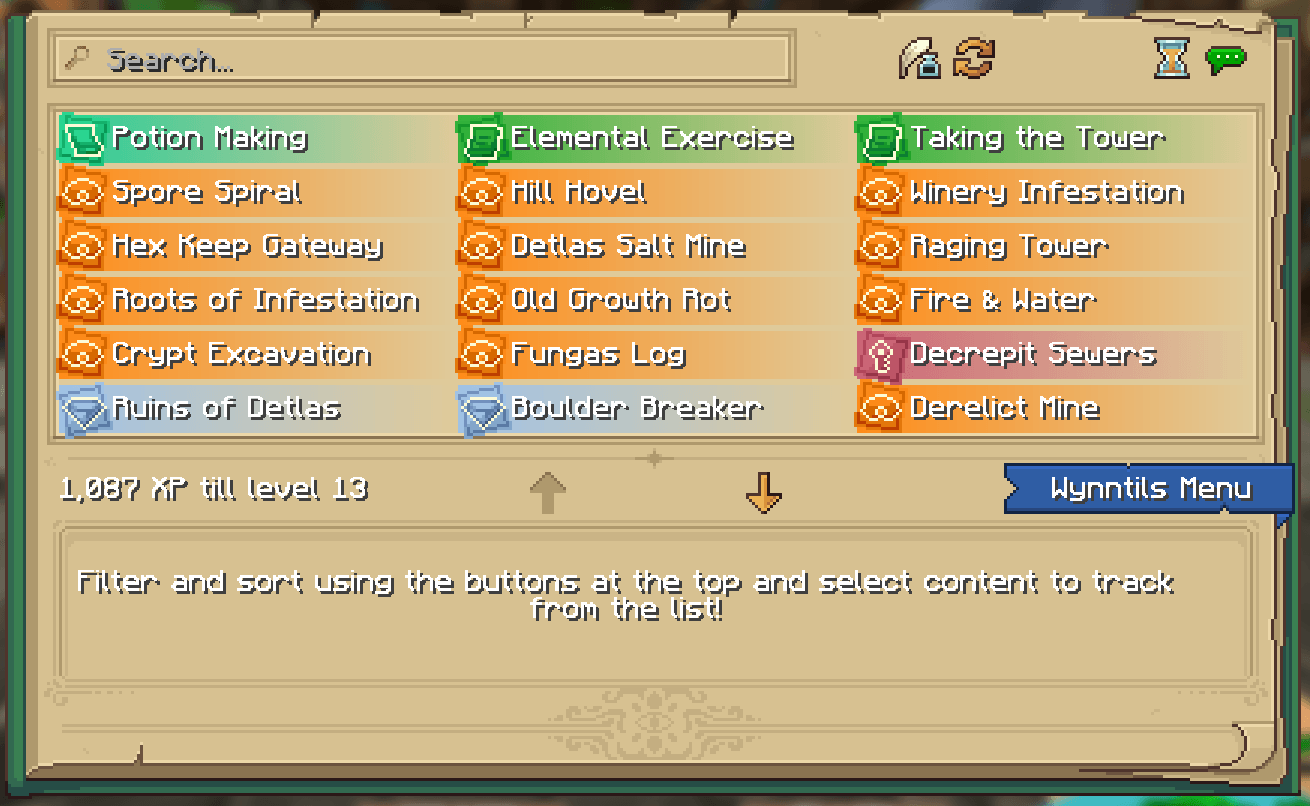1310x806 pixels.
Task: Track the Taking the Tower quest
Action: 1020,138
